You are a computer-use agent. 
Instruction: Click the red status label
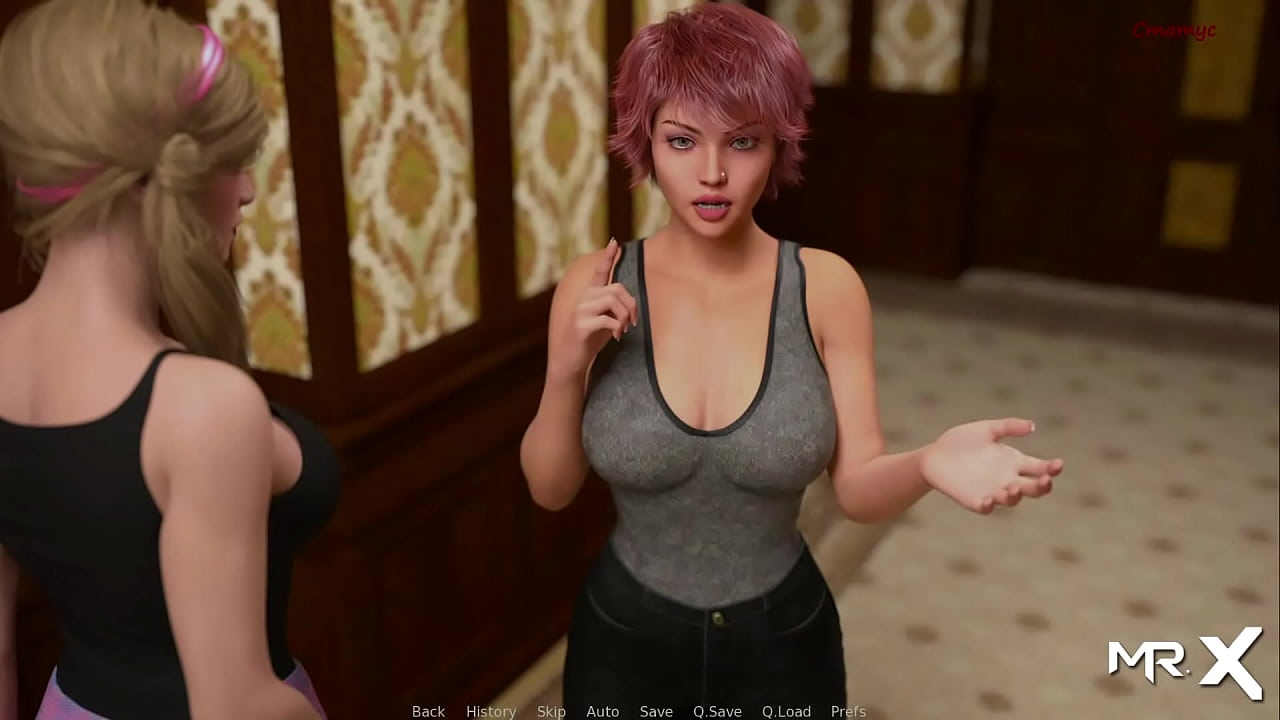(1174, 31)
